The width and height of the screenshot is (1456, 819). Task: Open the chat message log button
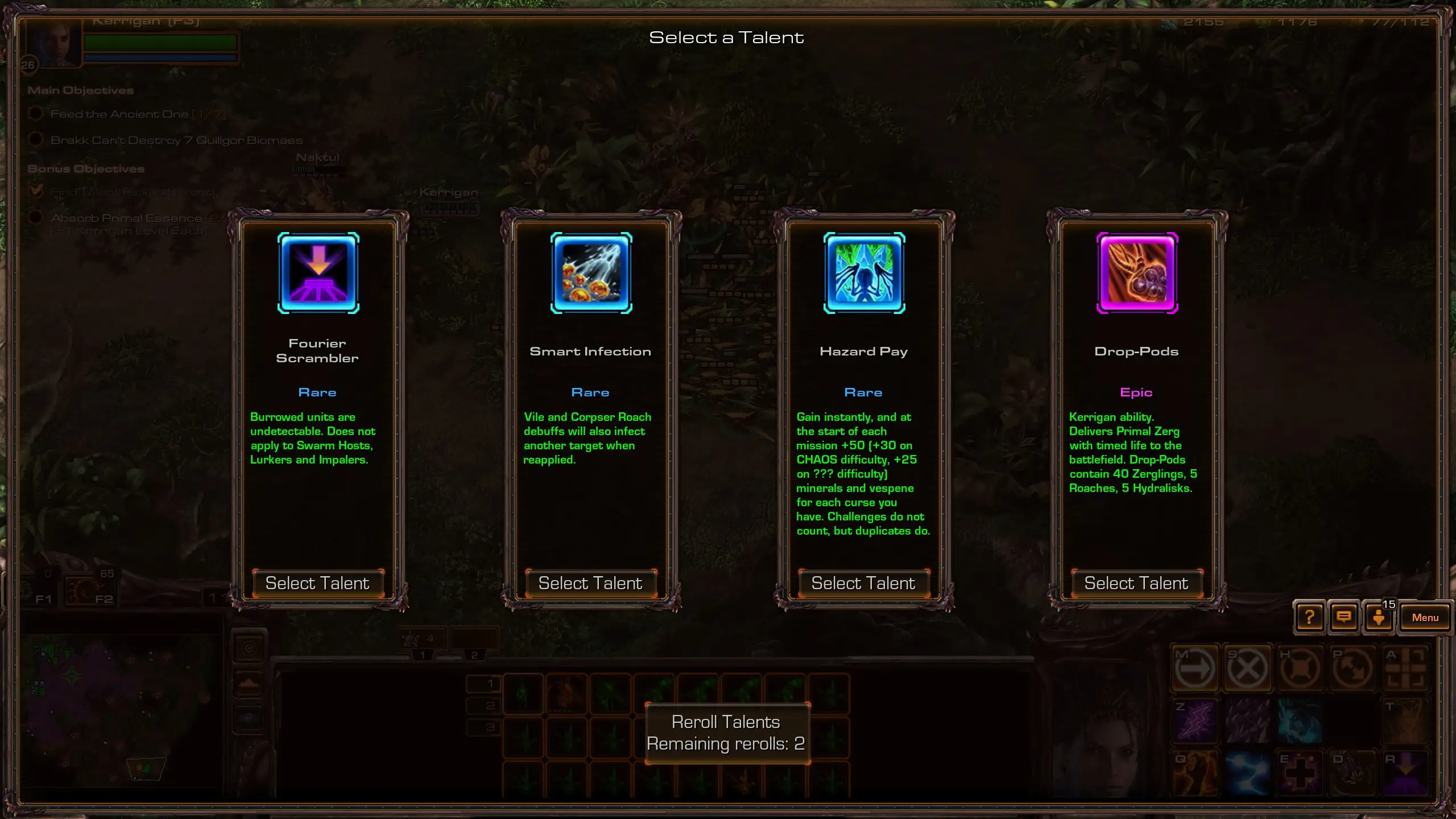point(1344,617)
